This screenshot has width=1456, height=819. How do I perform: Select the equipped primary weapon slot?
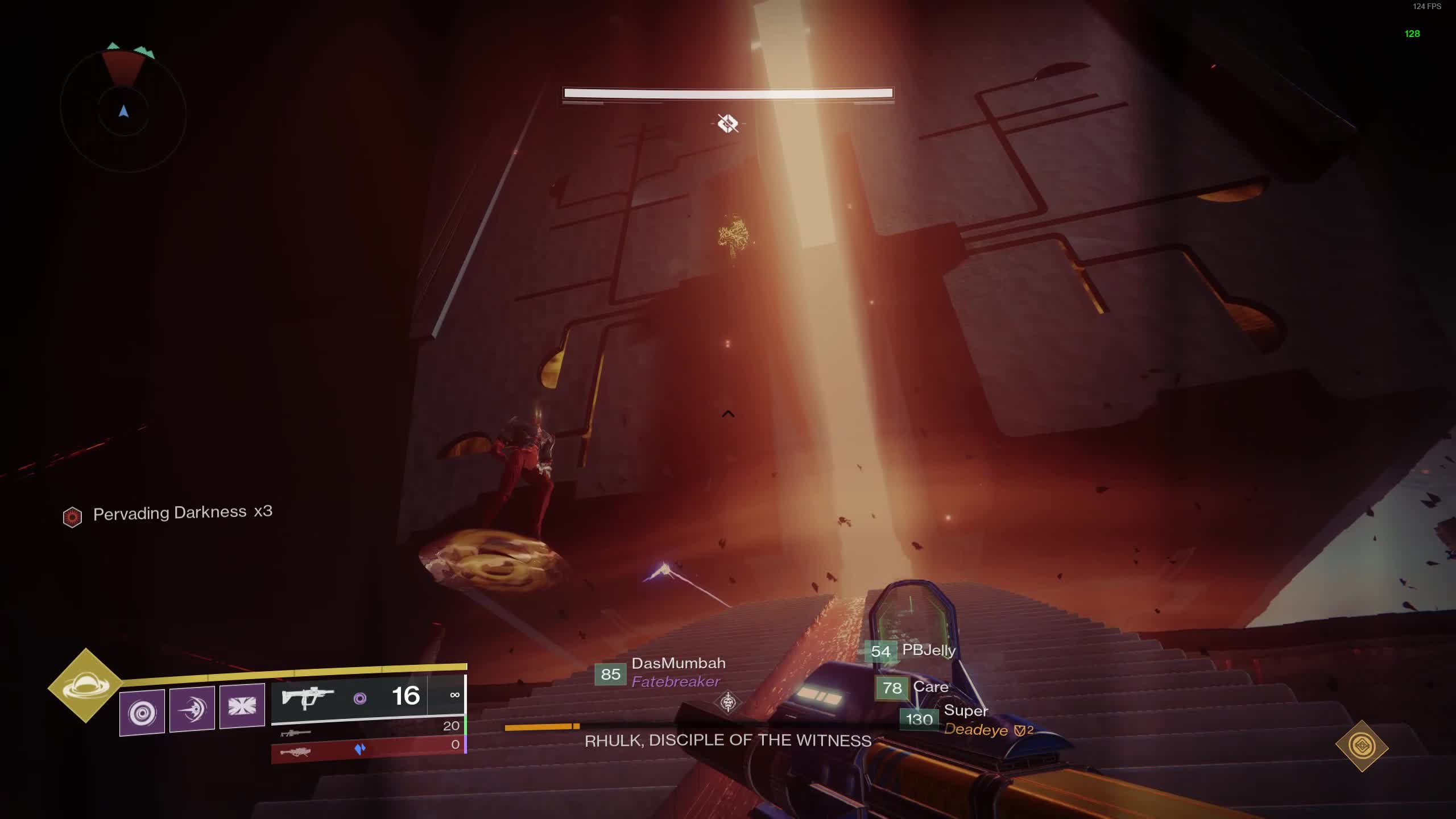pyautogui.click(x=367, y=697)
